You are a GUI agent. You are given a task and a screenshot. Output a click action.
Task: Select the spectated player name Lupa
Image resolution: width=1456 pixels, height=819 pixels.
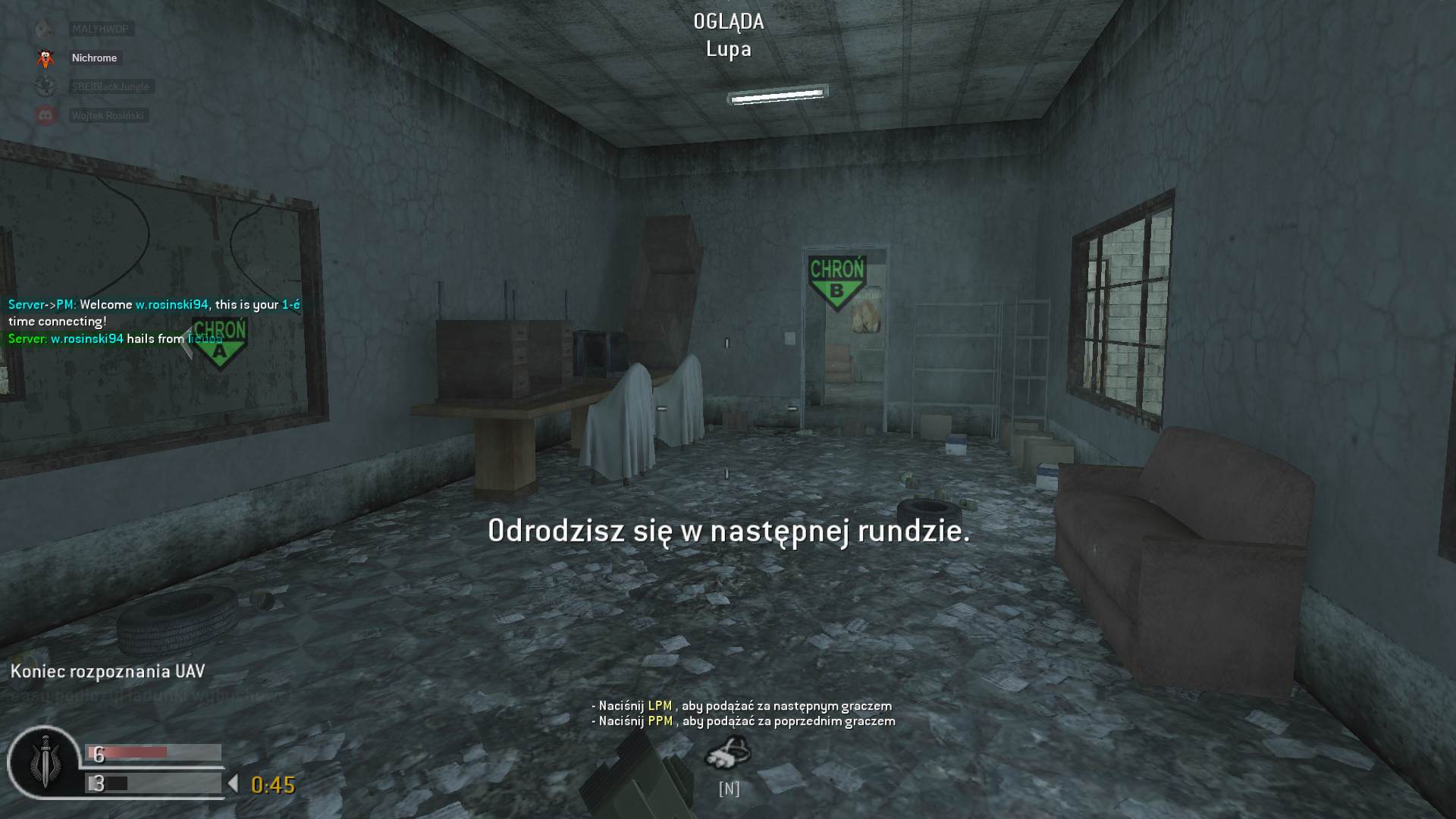[727, 50]
